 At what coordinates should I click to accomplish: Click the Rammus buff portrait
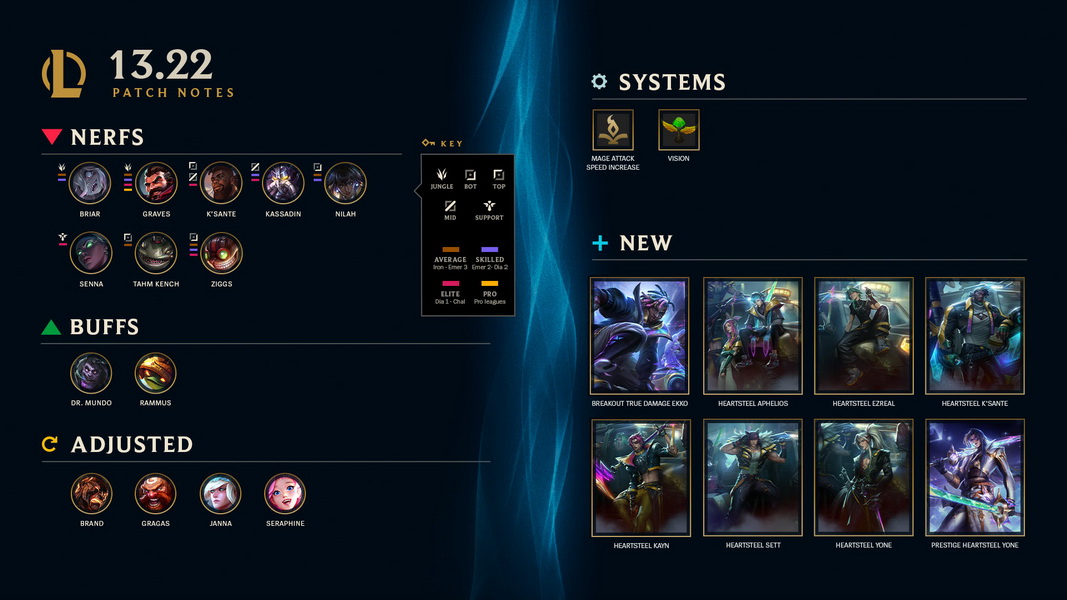pyautogui.click(x=156, y=373)
